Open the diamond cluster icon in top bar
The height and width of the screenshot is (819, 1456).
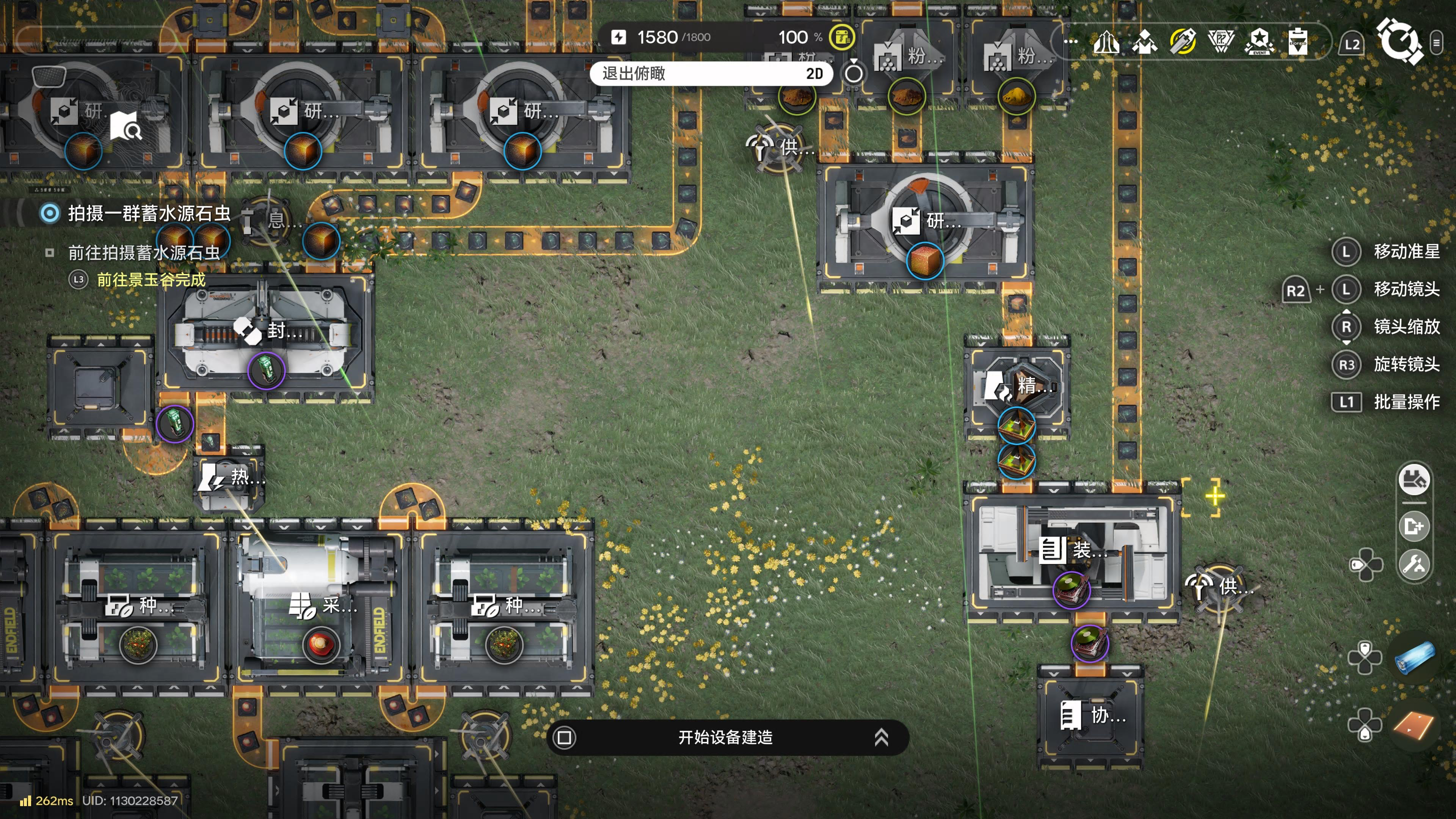pyautogui.click(x=1145, y=42)
